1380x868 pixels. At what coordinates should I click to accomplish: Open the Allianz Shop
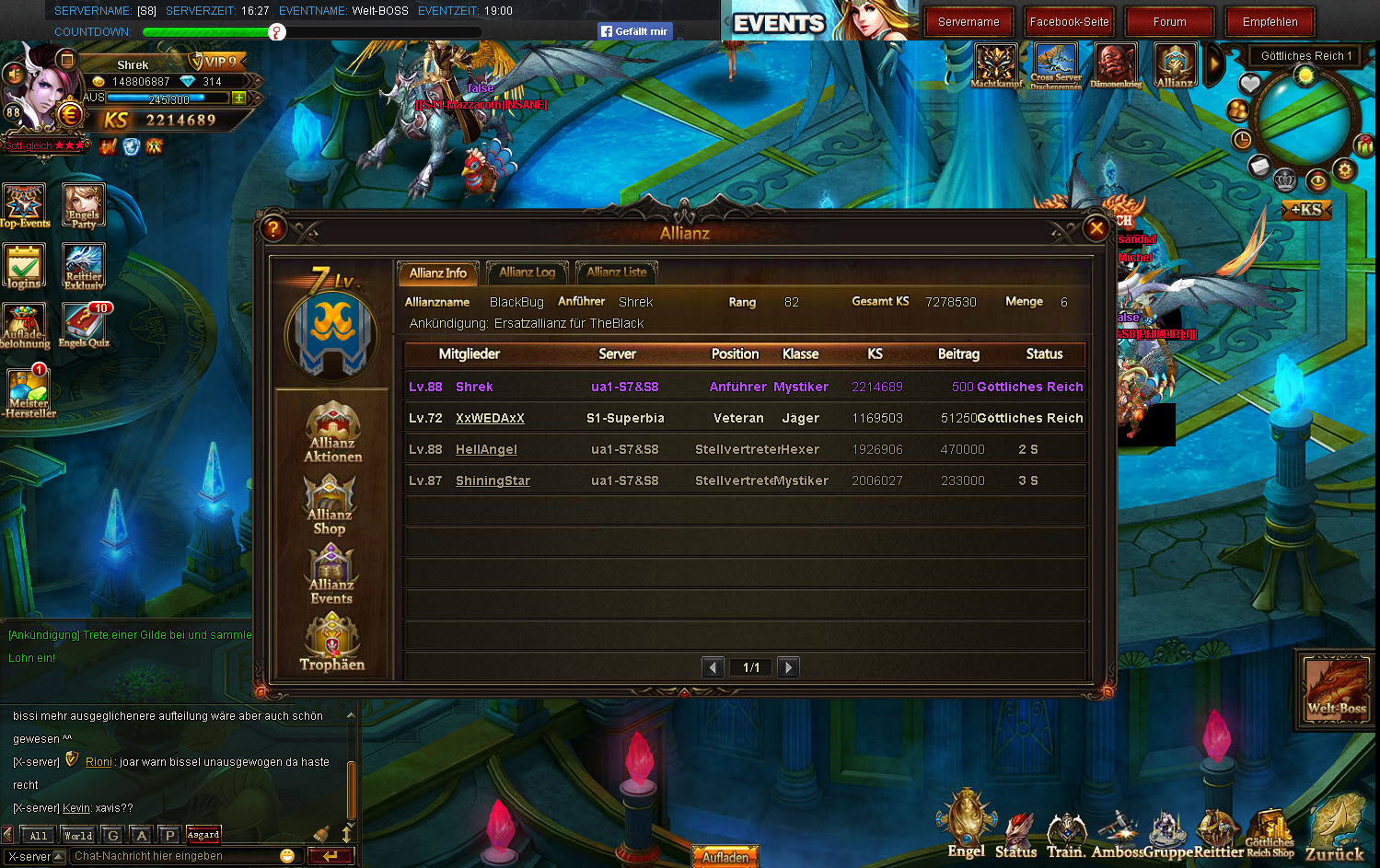click(x=330, y=504)
